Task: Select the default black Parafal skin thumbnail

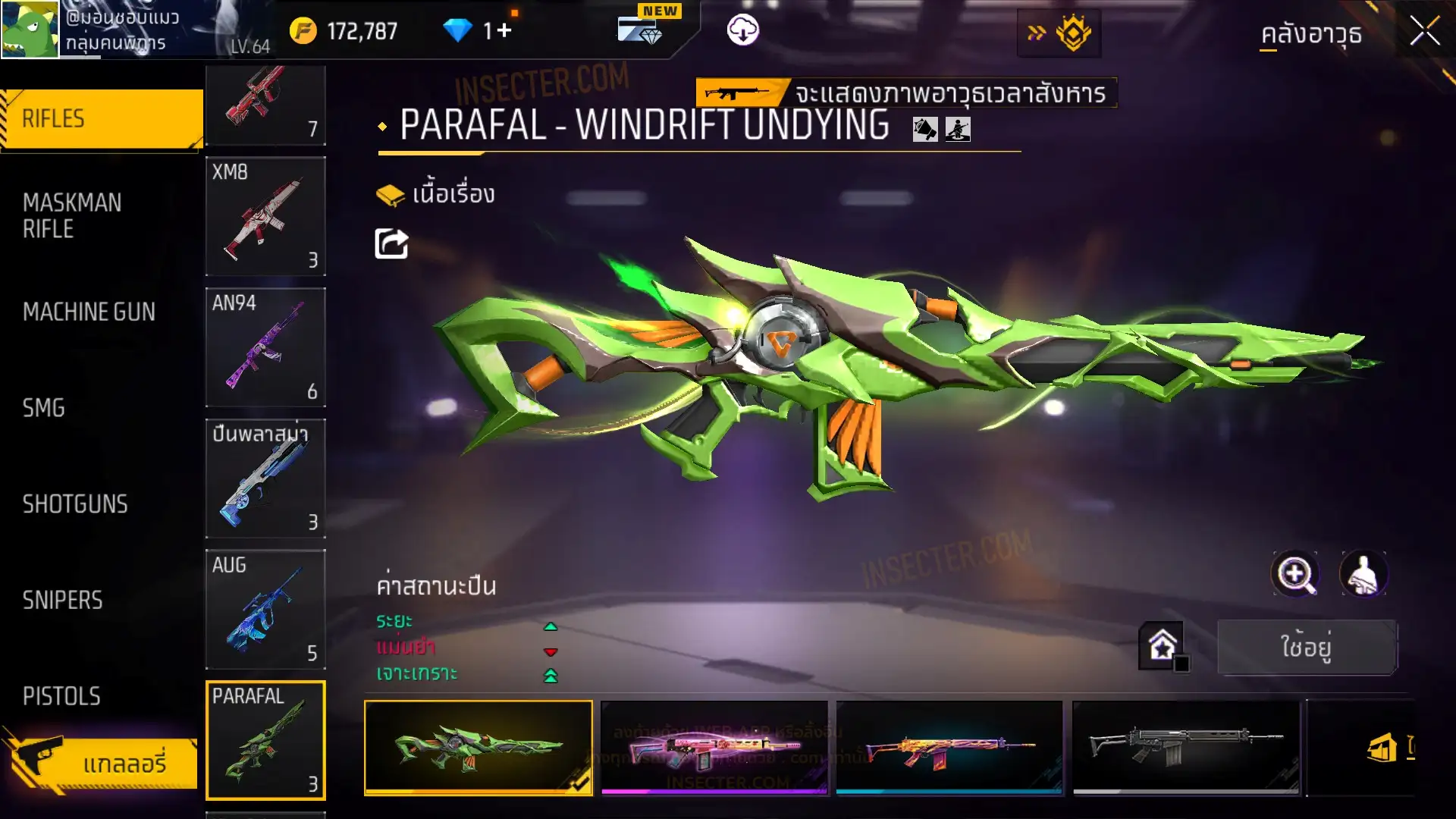Action: (1185, 747)
